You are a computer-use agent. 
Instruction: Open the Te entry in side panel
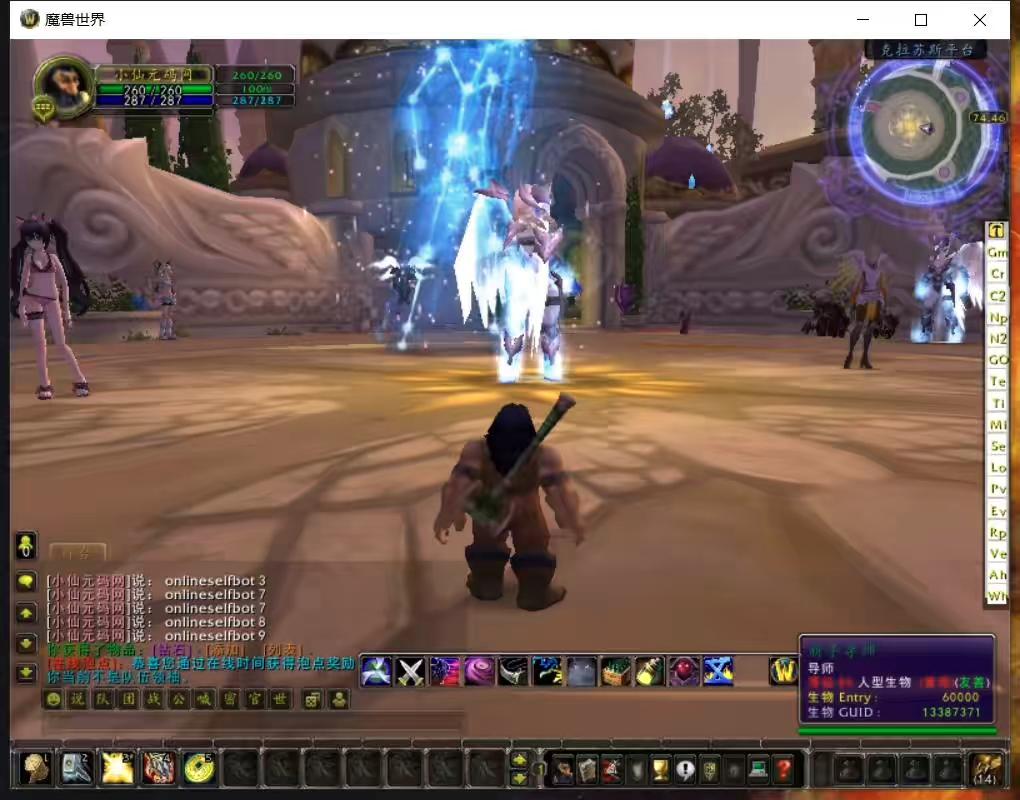(997, 382)
